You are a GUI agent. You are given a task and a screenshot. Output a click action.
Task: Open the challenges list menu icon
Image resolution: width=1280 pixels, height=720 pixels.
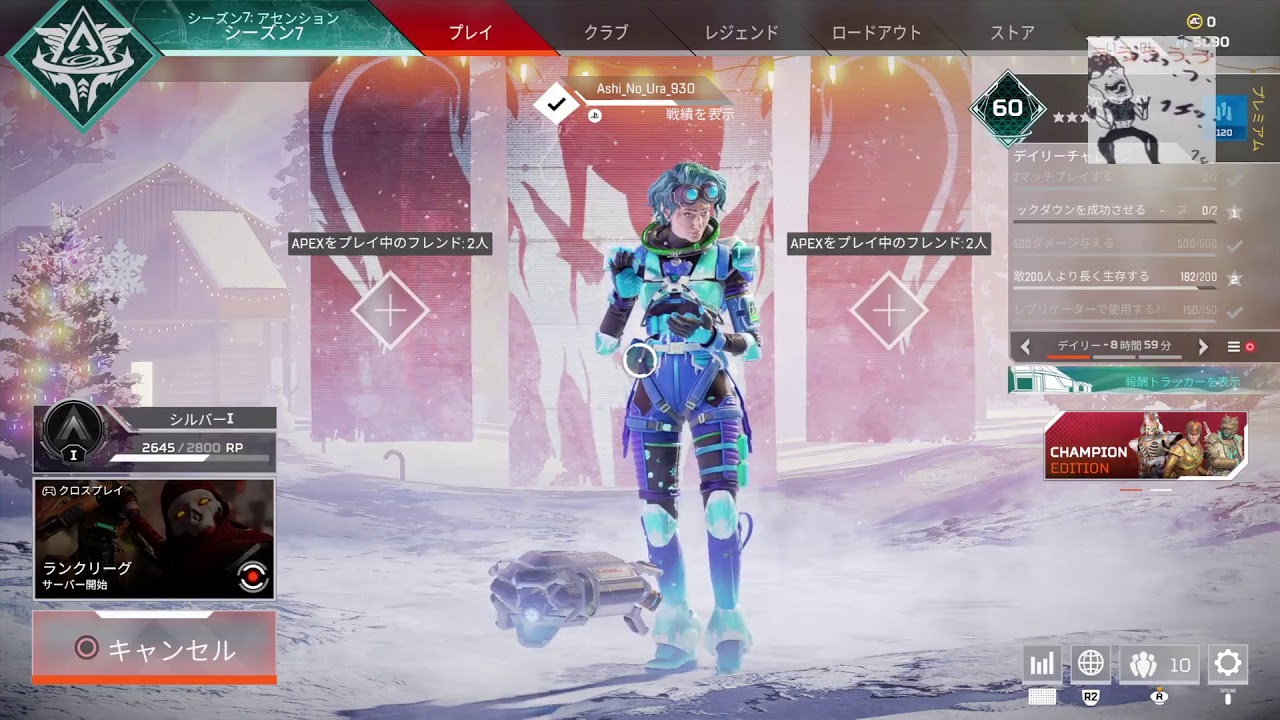1234,347
